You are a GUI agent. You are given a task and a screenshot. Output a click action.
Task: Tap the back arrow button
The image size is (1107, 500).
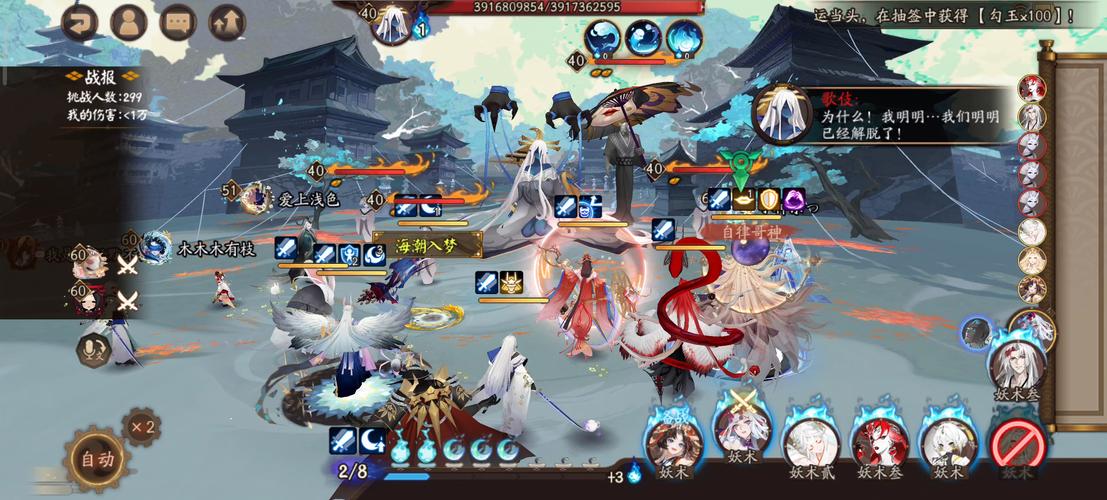coord(79,22)
